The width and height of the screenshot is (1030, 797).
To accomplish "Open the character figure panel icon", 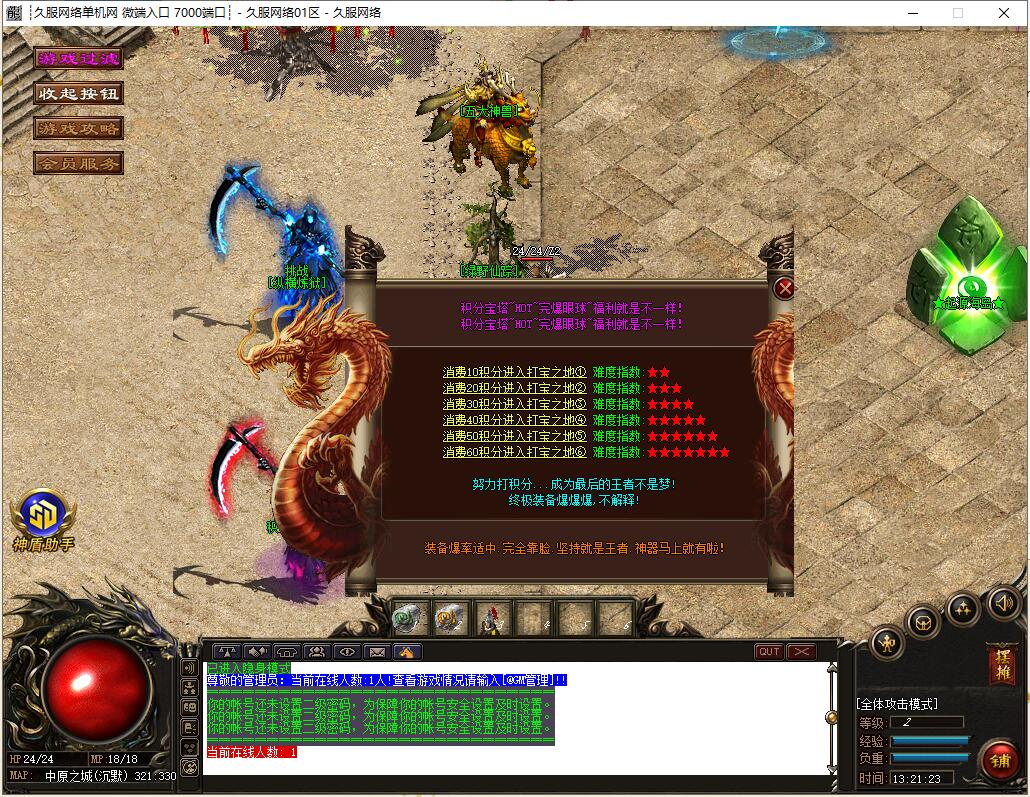I will [888, 643].
